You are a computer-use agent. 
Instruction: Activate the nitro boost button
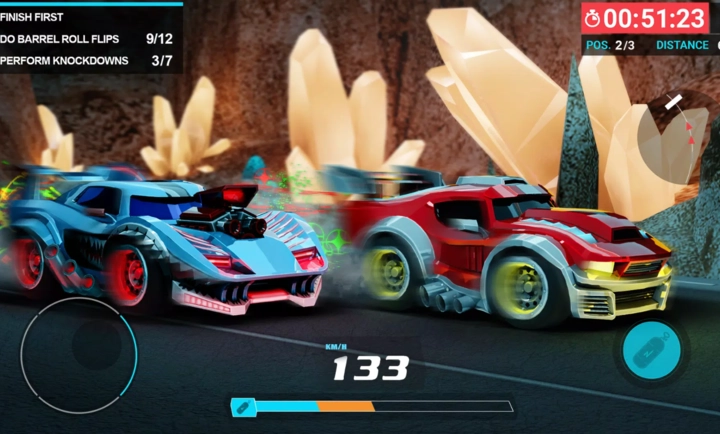pos(650,350)
